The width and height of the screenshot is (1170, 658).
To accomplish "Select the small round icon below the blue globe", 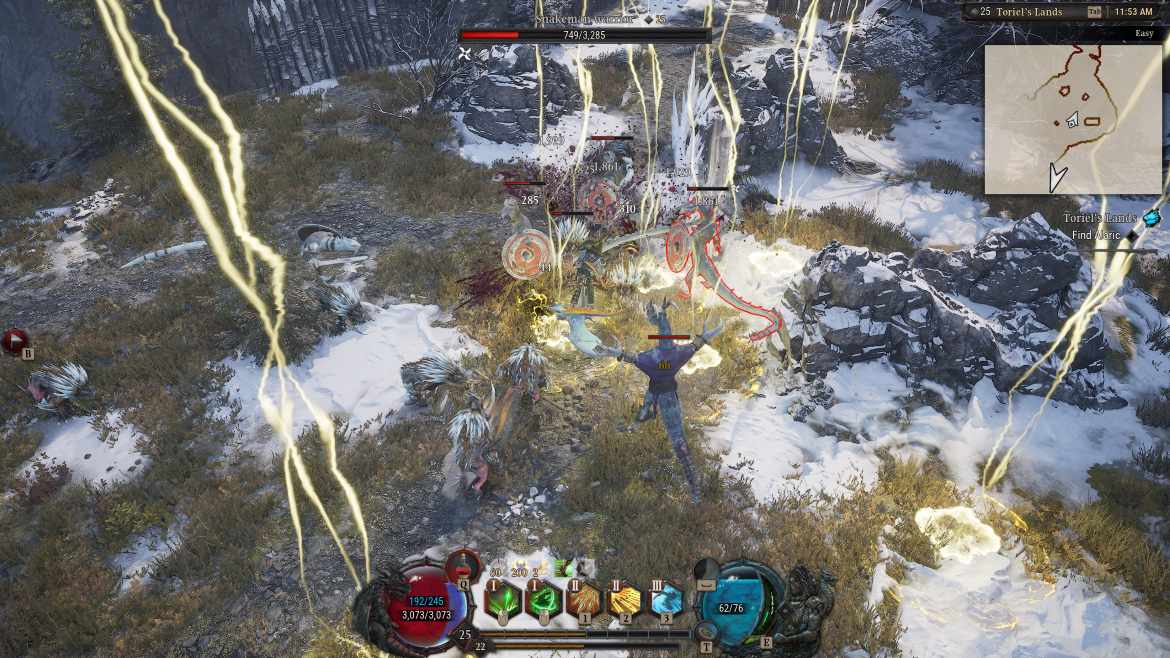I will (x=707, y=631).
